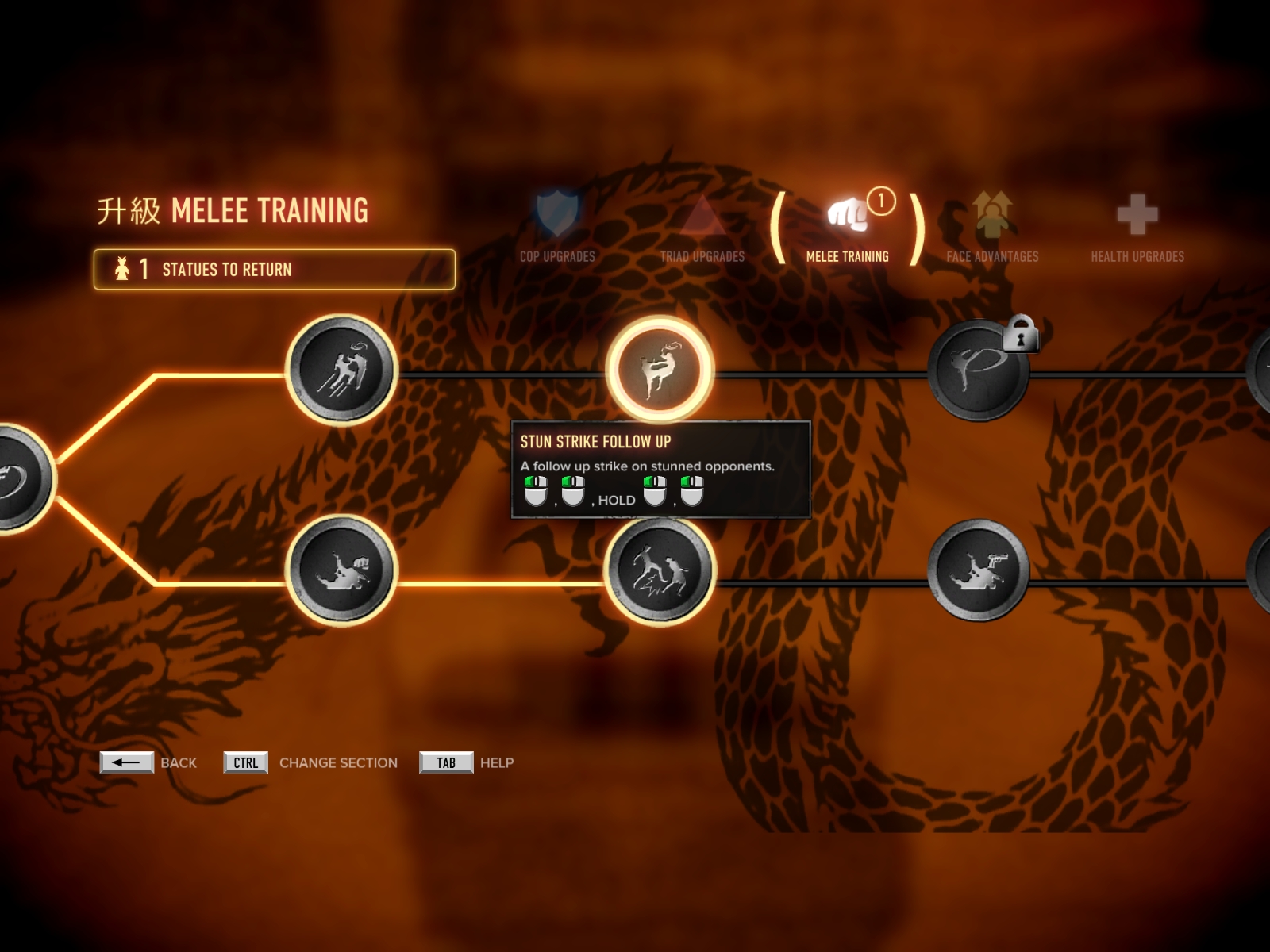Screen dimensions: 1270x952
Task: Select the highlighted Stun Strike Follow Up node
Action: 660,369
